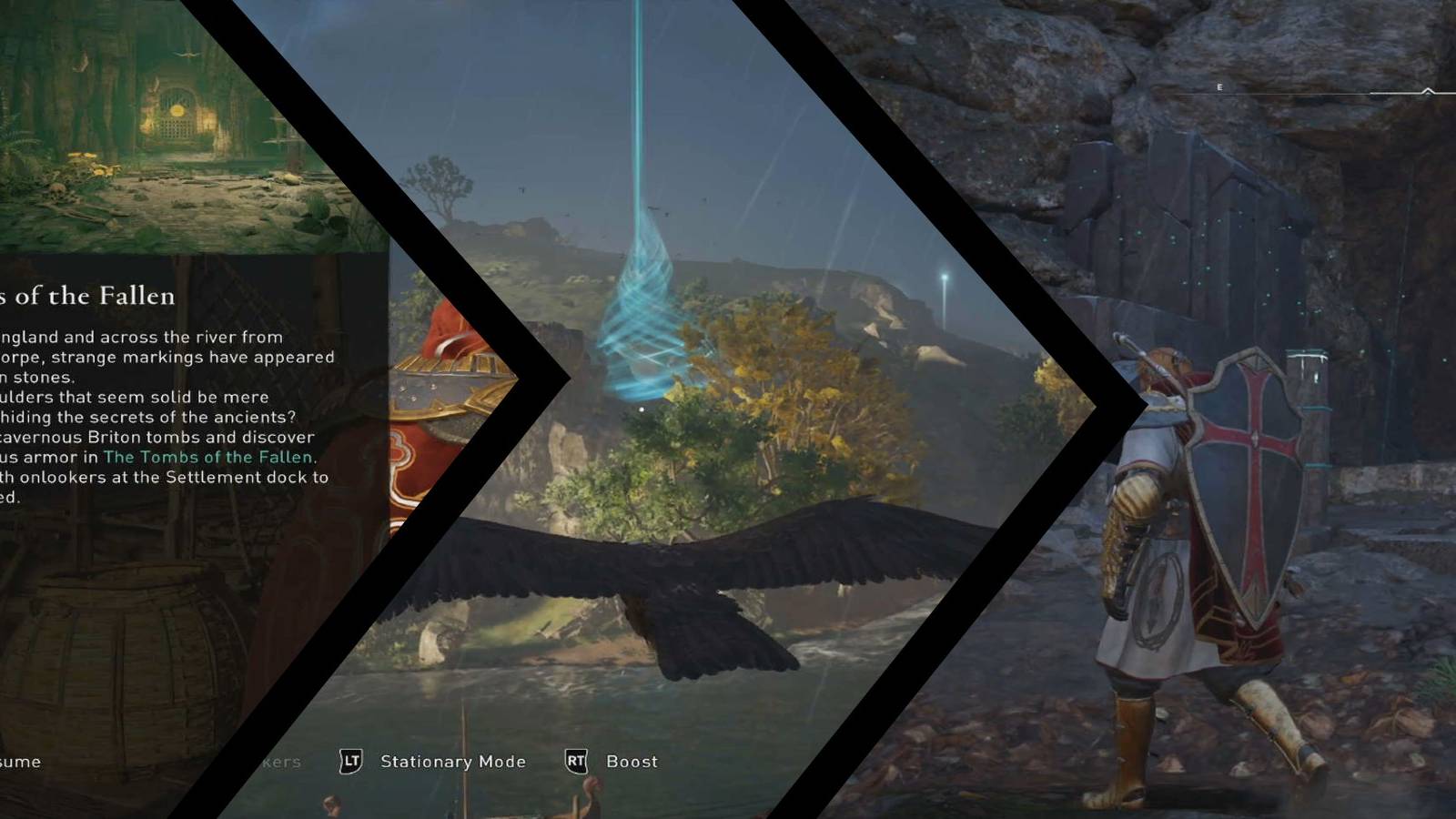
Task: Click the RT button prompt icon
Action: pos(581,762)
